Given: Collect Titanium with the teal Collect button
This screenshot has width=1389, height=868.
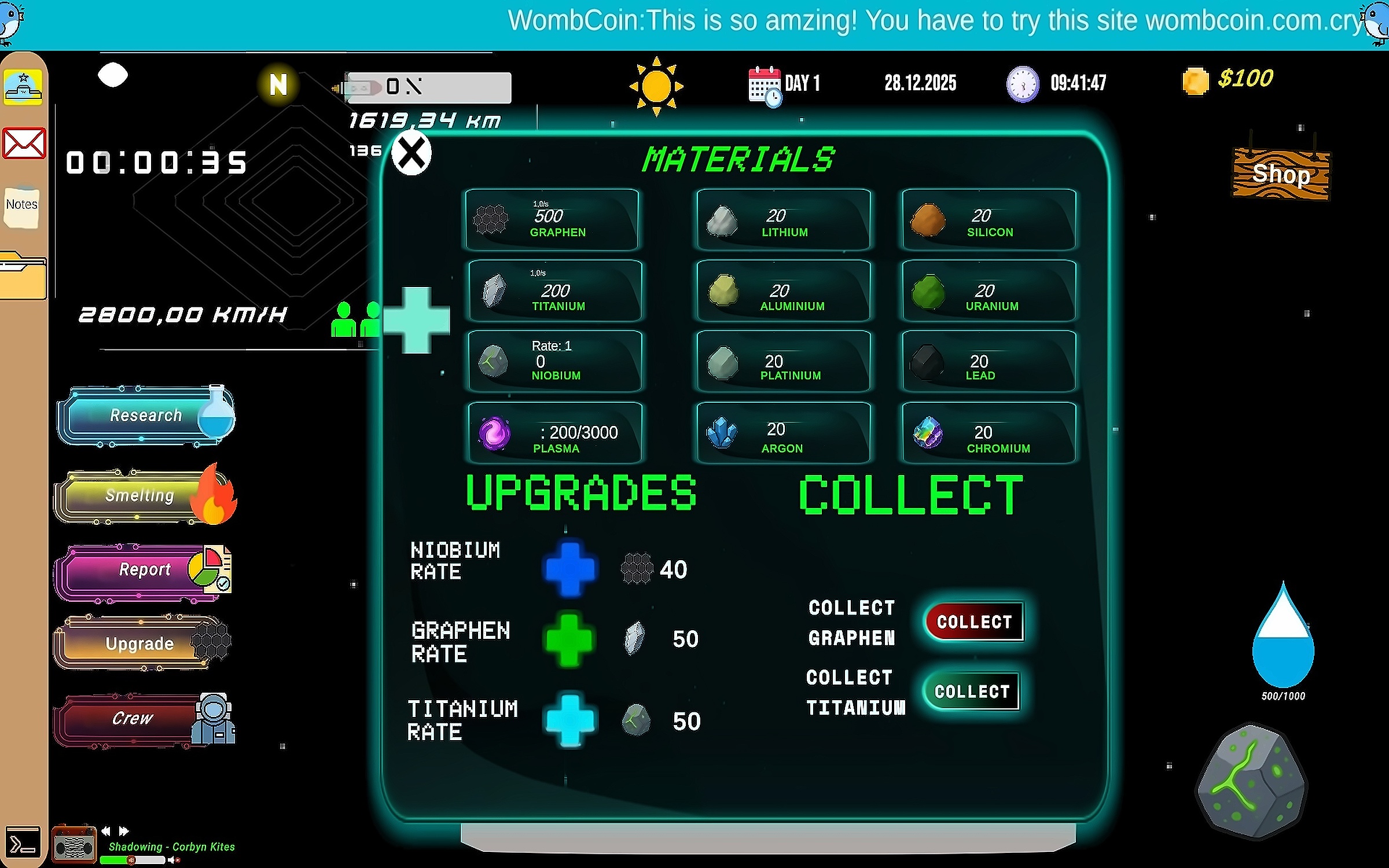Looking at the screenshot, I should 972,692.
